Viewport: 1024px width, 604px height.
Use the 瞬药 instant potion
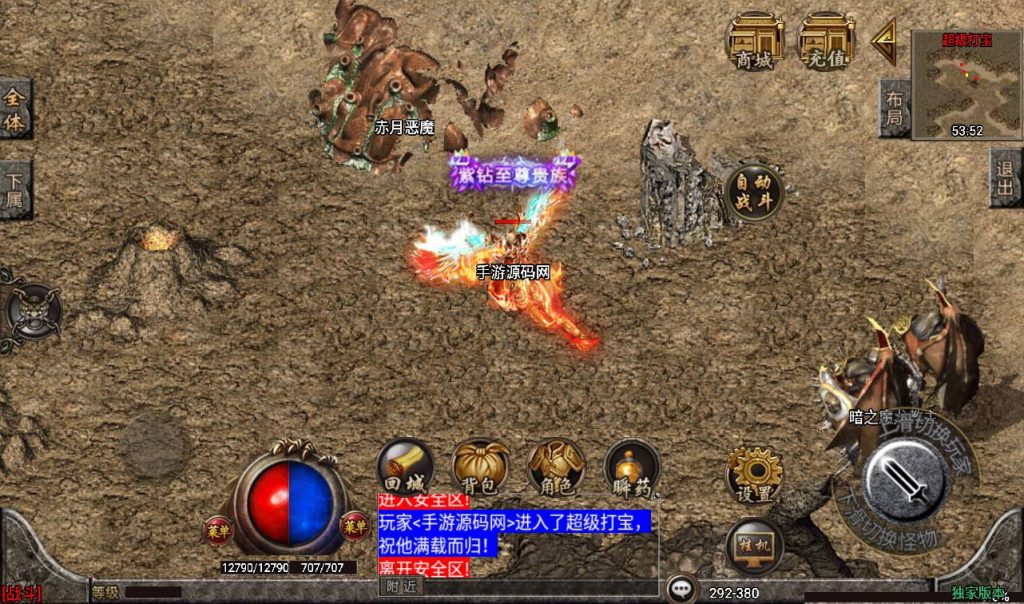click(x=632, y=468)
